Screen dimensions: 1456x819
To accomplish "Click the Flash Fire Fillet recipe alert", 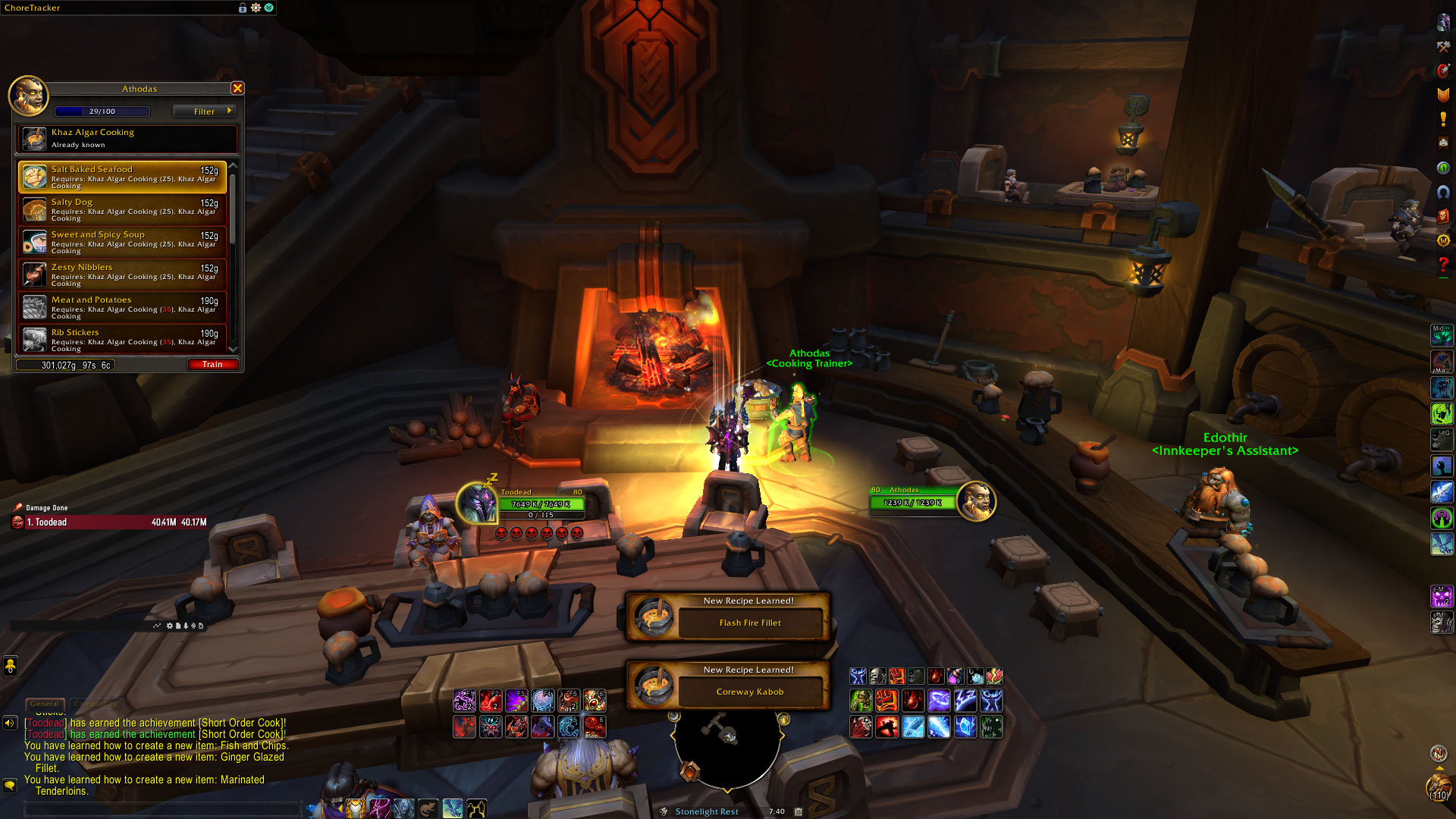I will [x=728, y=617].
